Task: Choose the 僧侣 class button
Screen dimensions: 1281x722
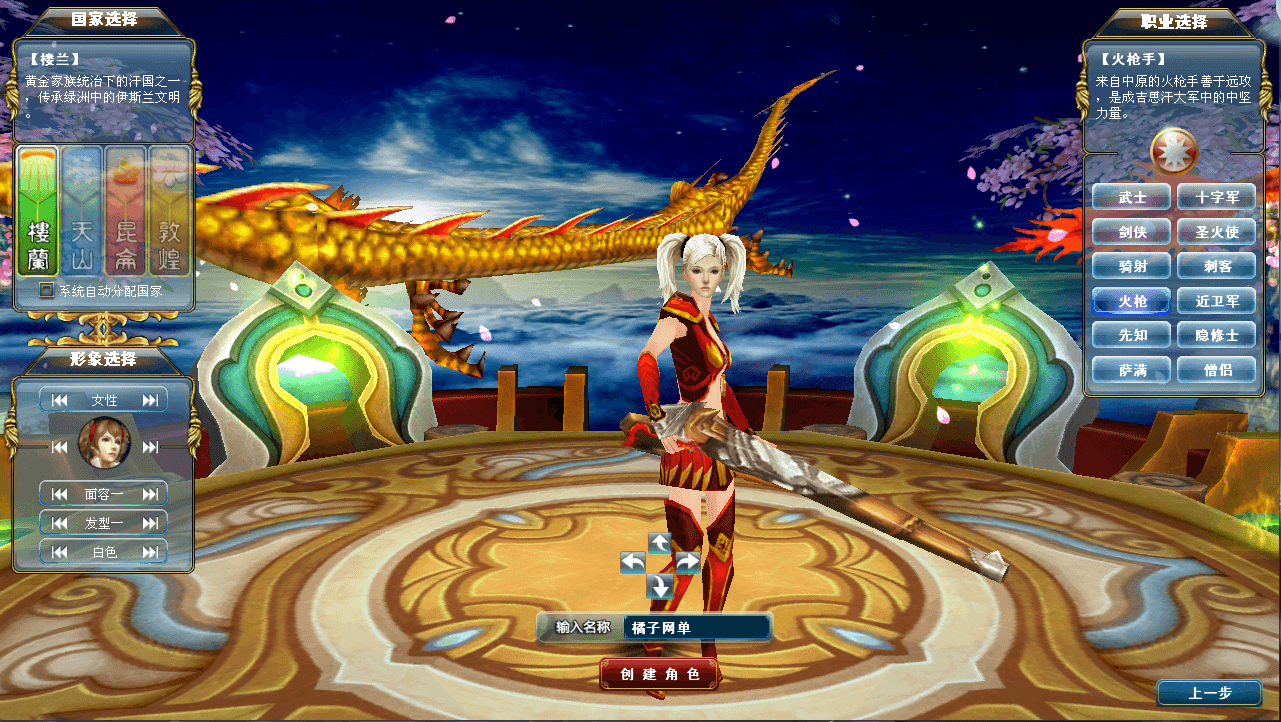Action: pos(1217,370)
